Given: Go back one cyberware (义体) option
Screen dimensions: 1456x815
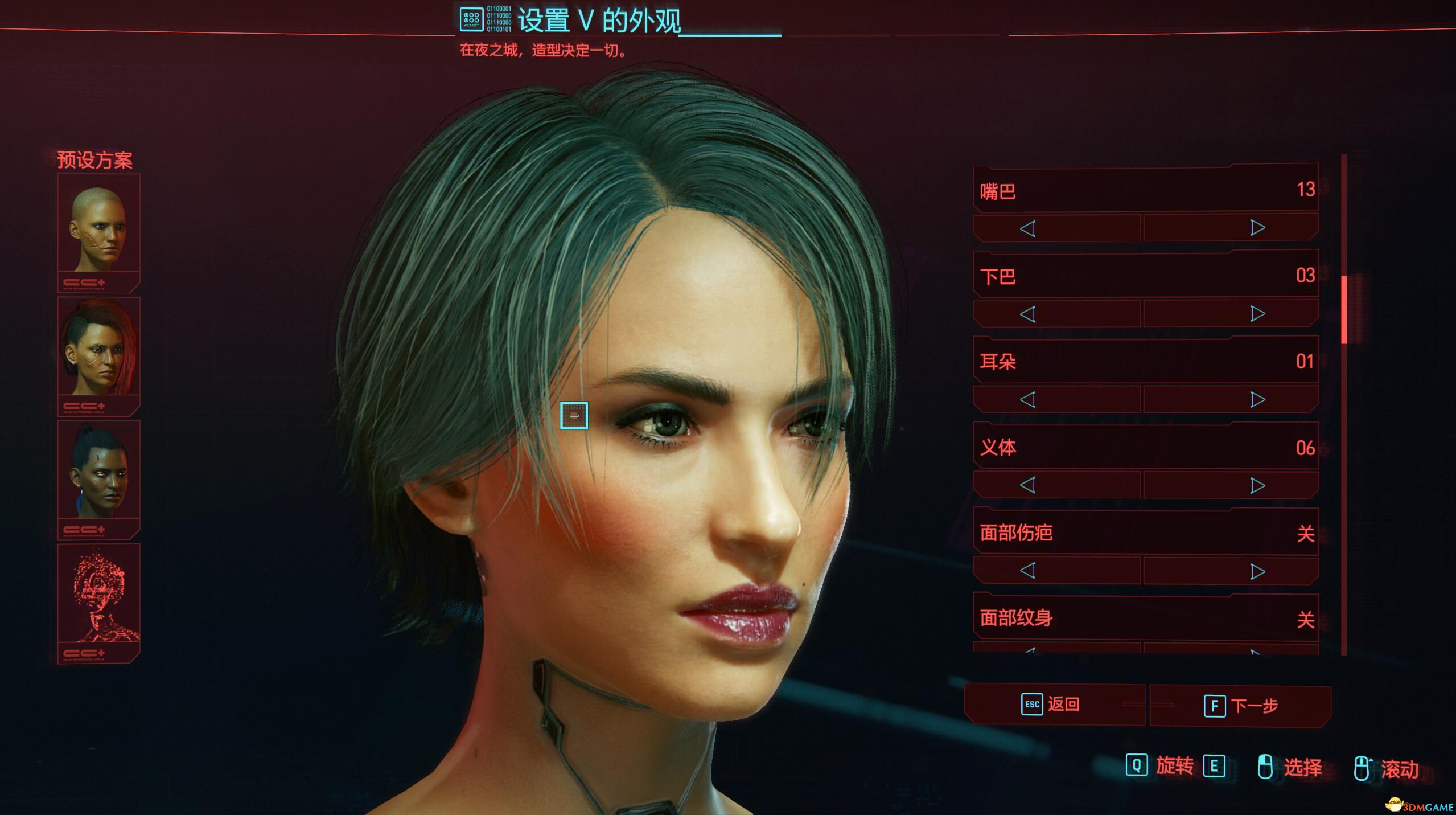Looking at the screenshot, I should [1028, 485].
